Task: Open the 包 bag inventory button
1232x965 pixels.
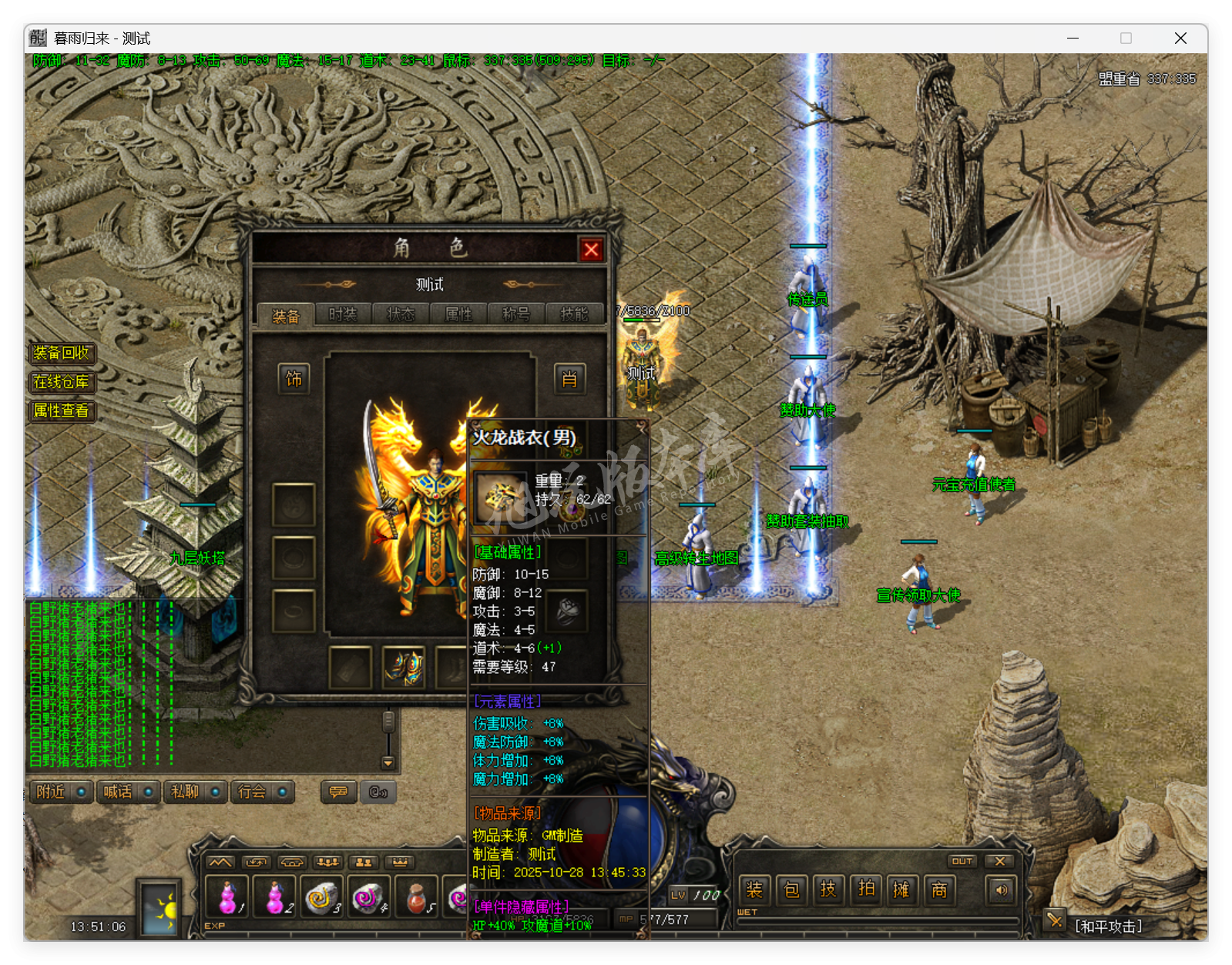Action: [791, 890]
